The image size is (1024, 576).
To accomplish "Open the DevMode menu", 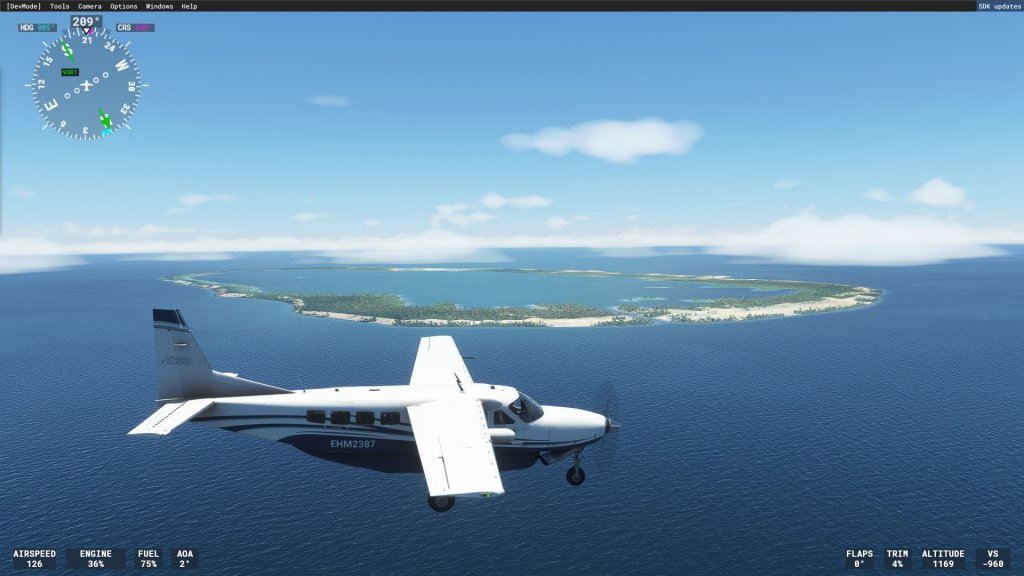I will pos(24,6).
